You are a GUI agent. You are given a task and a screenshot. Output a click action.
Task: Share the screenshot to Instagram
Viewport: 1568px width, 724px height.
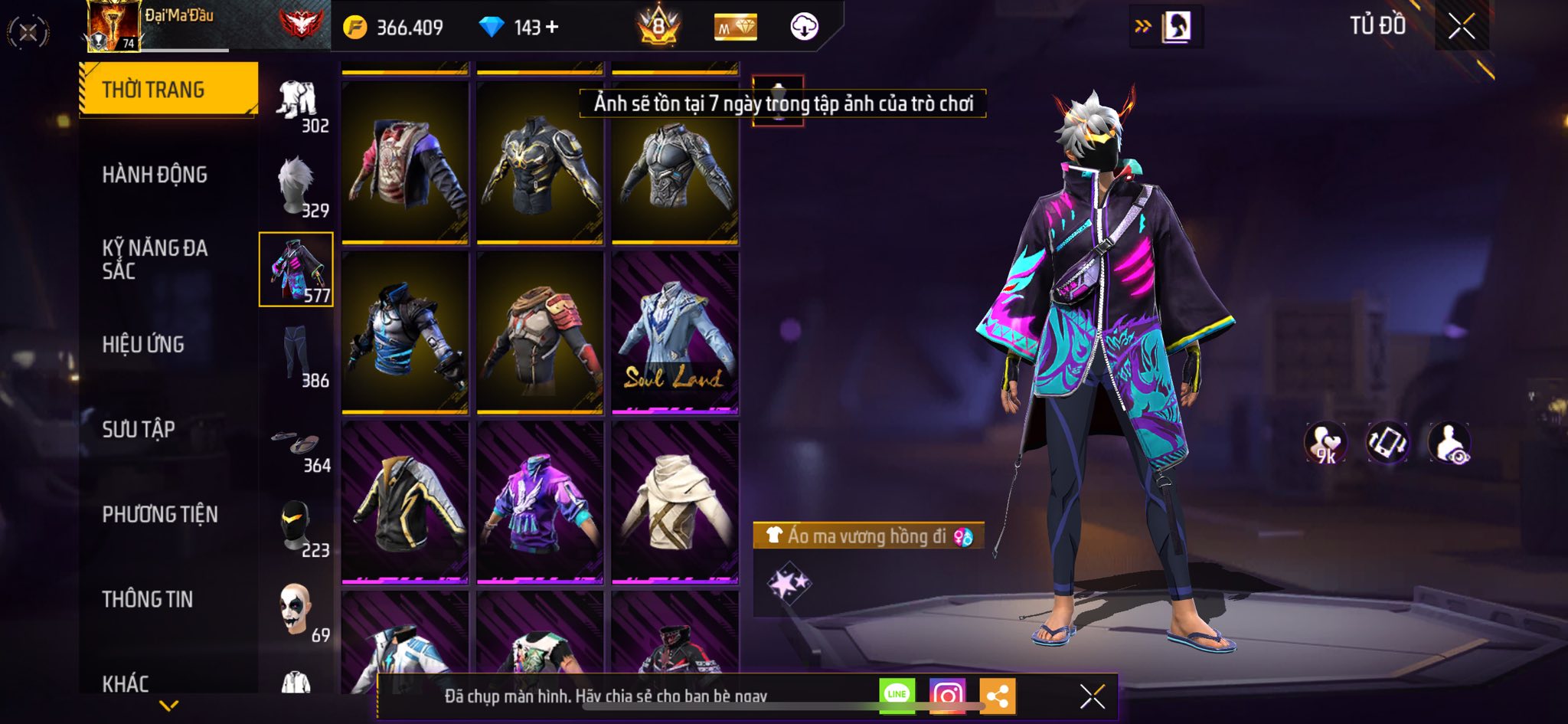click(x=947, y=695)
